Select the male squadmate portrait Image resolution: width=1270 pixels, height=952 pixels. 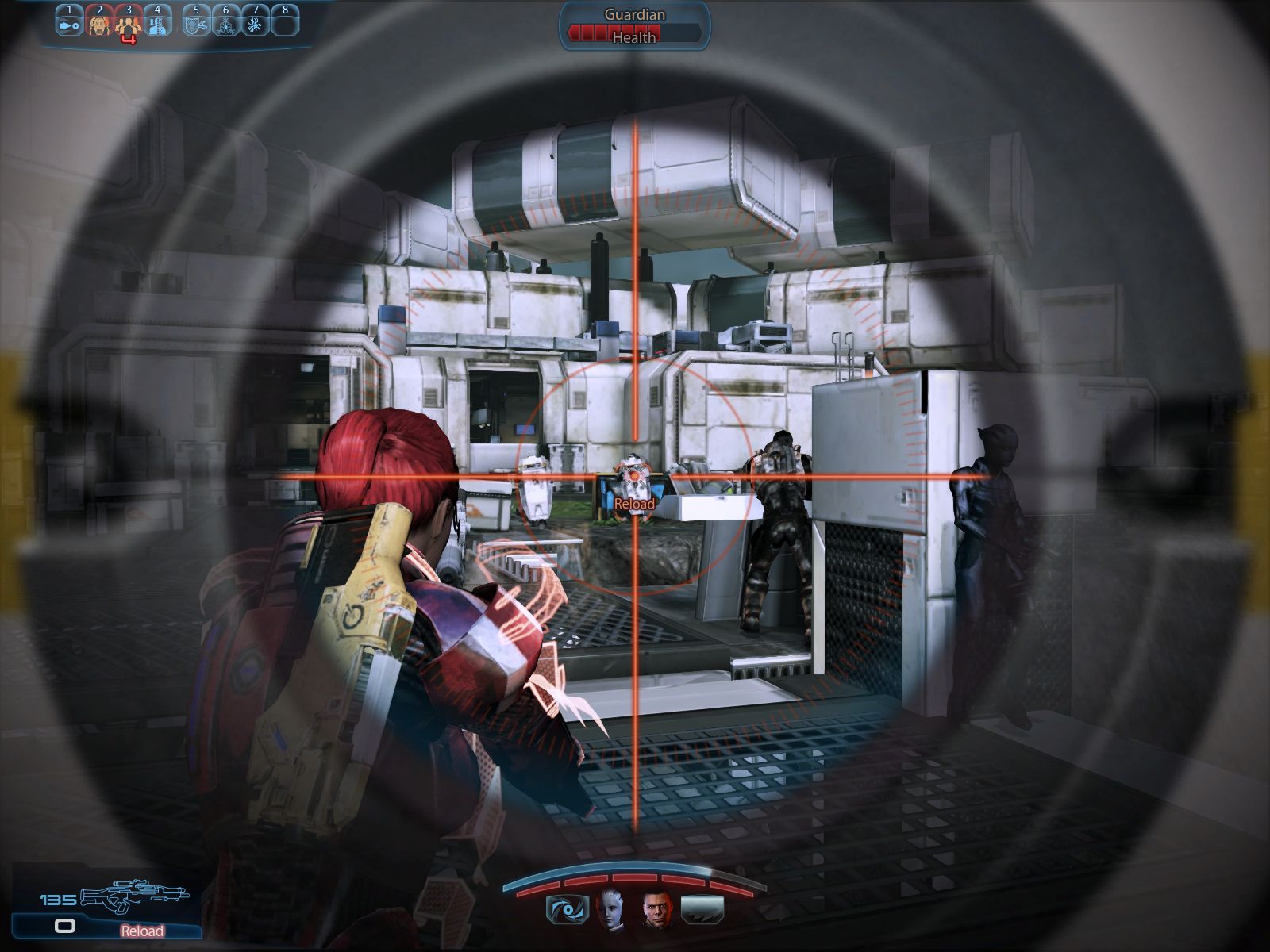pyautogui.click(x=657, y=909)
